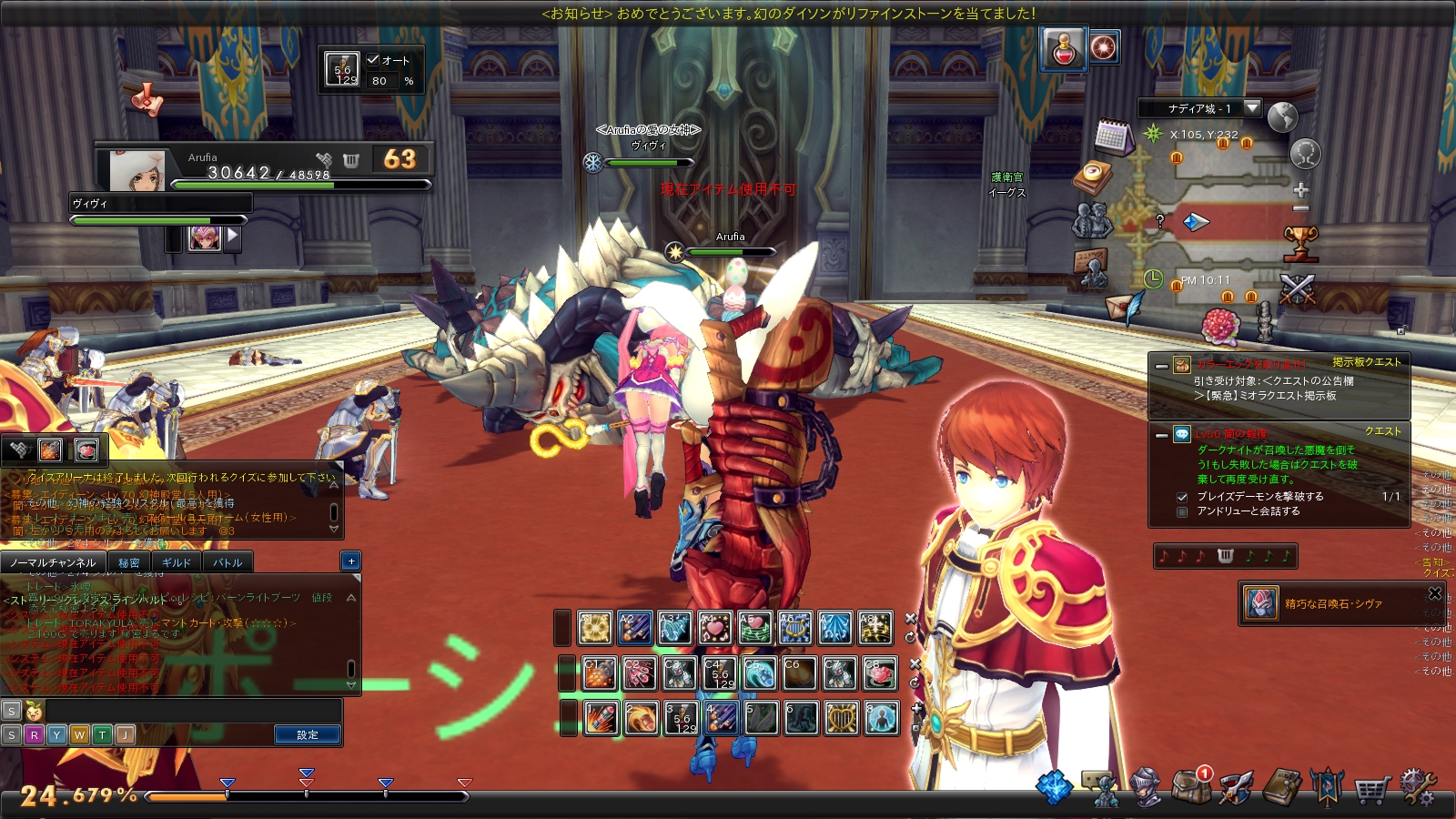Open the calendar events icon
Viewport: 1456px width, 819px height.
coord(1112,137)
